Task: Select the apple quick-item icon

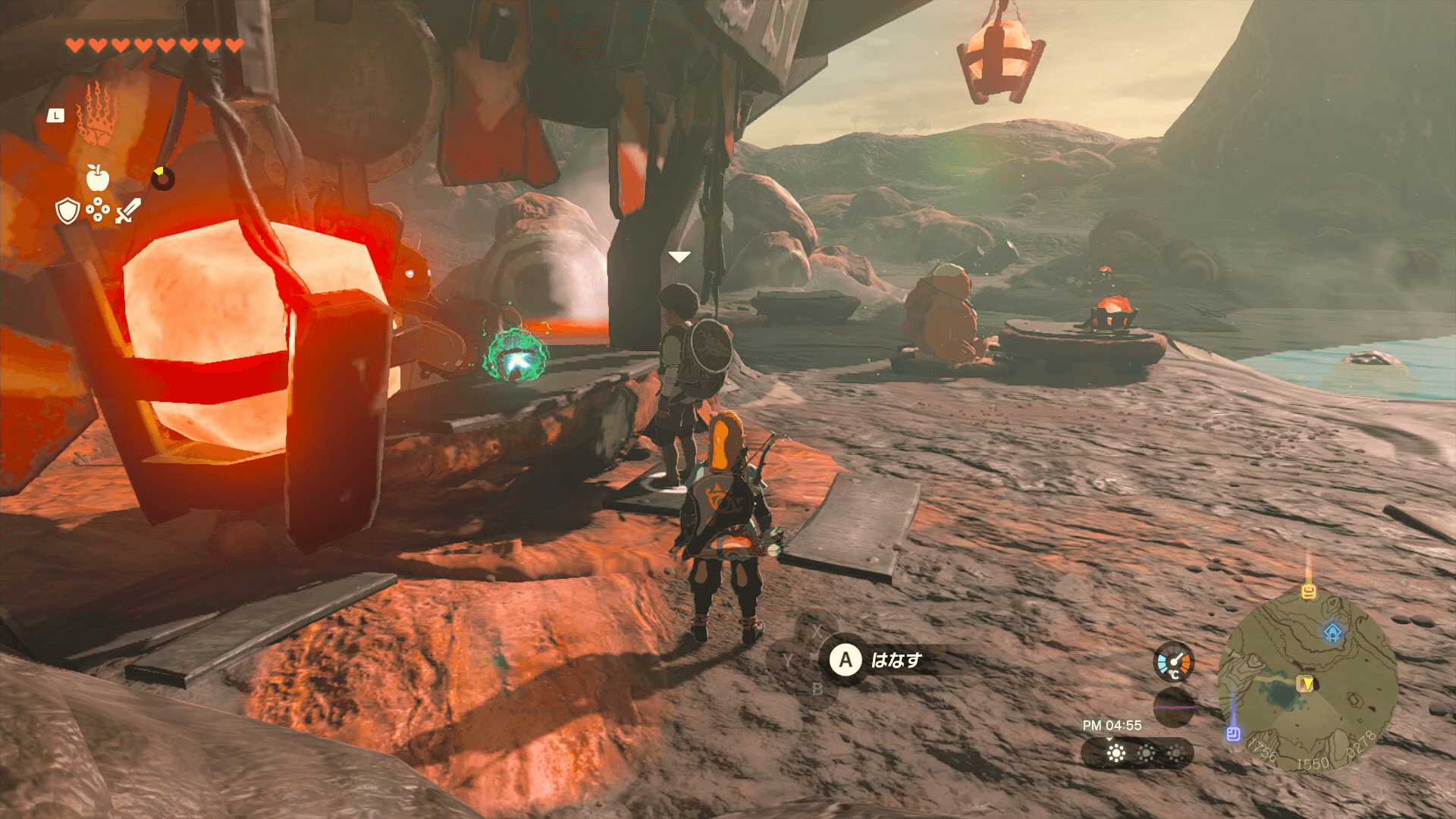Action: point(98,178)
